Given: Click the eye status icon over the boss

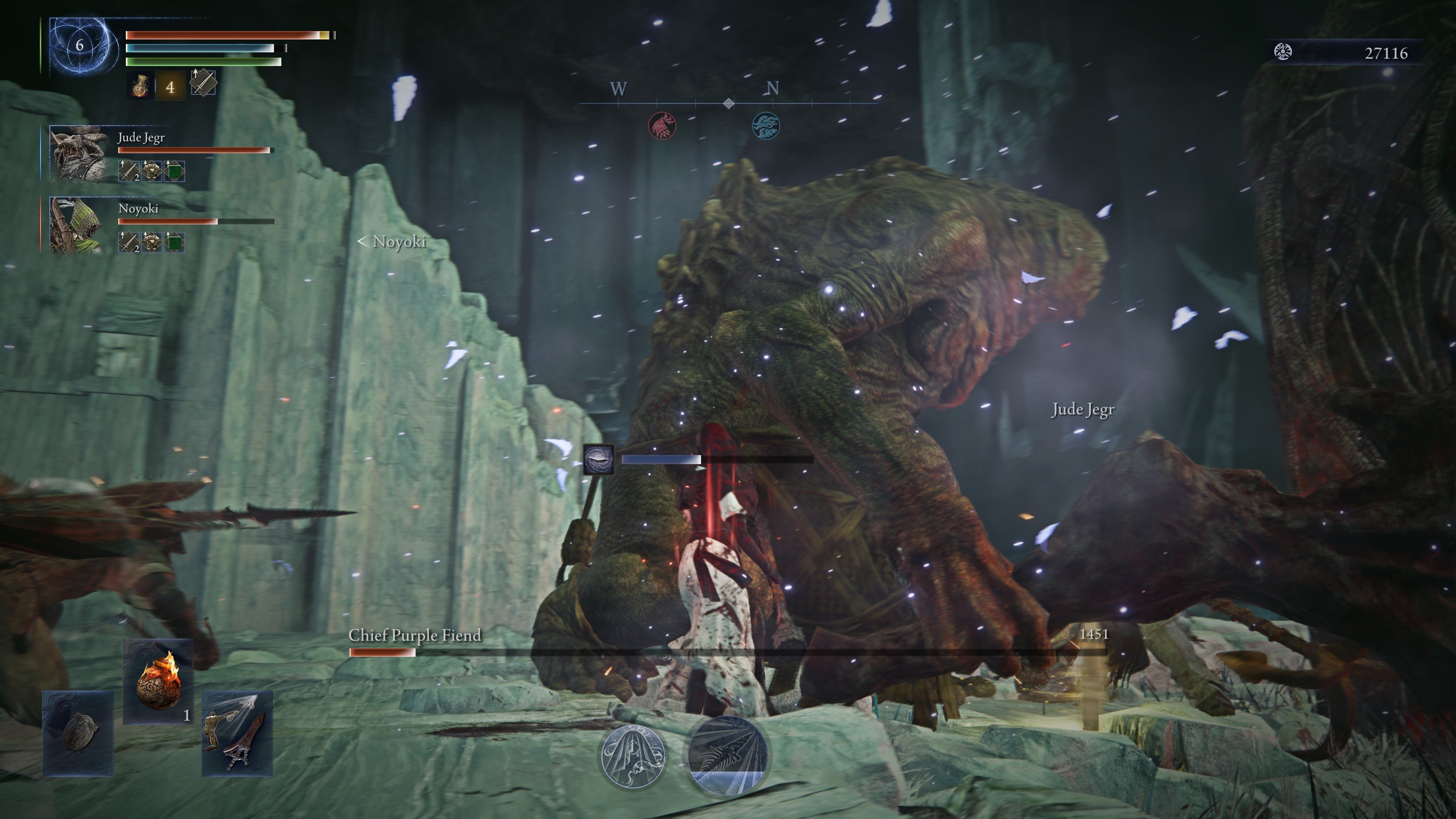Looking at the screenshot, I should click(599, 459).
